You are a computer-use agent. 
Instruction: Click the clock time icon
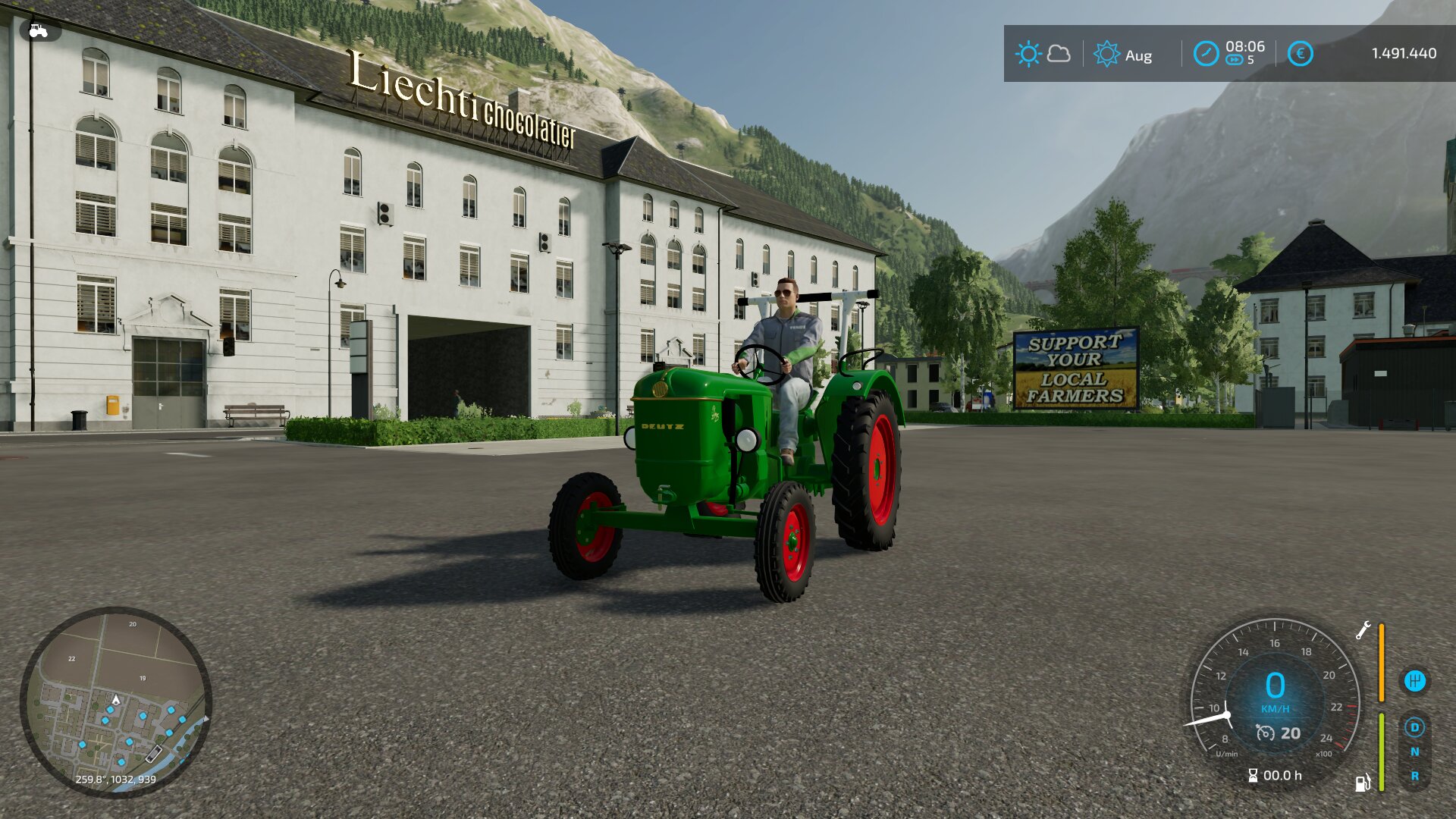click(1206, 54)
